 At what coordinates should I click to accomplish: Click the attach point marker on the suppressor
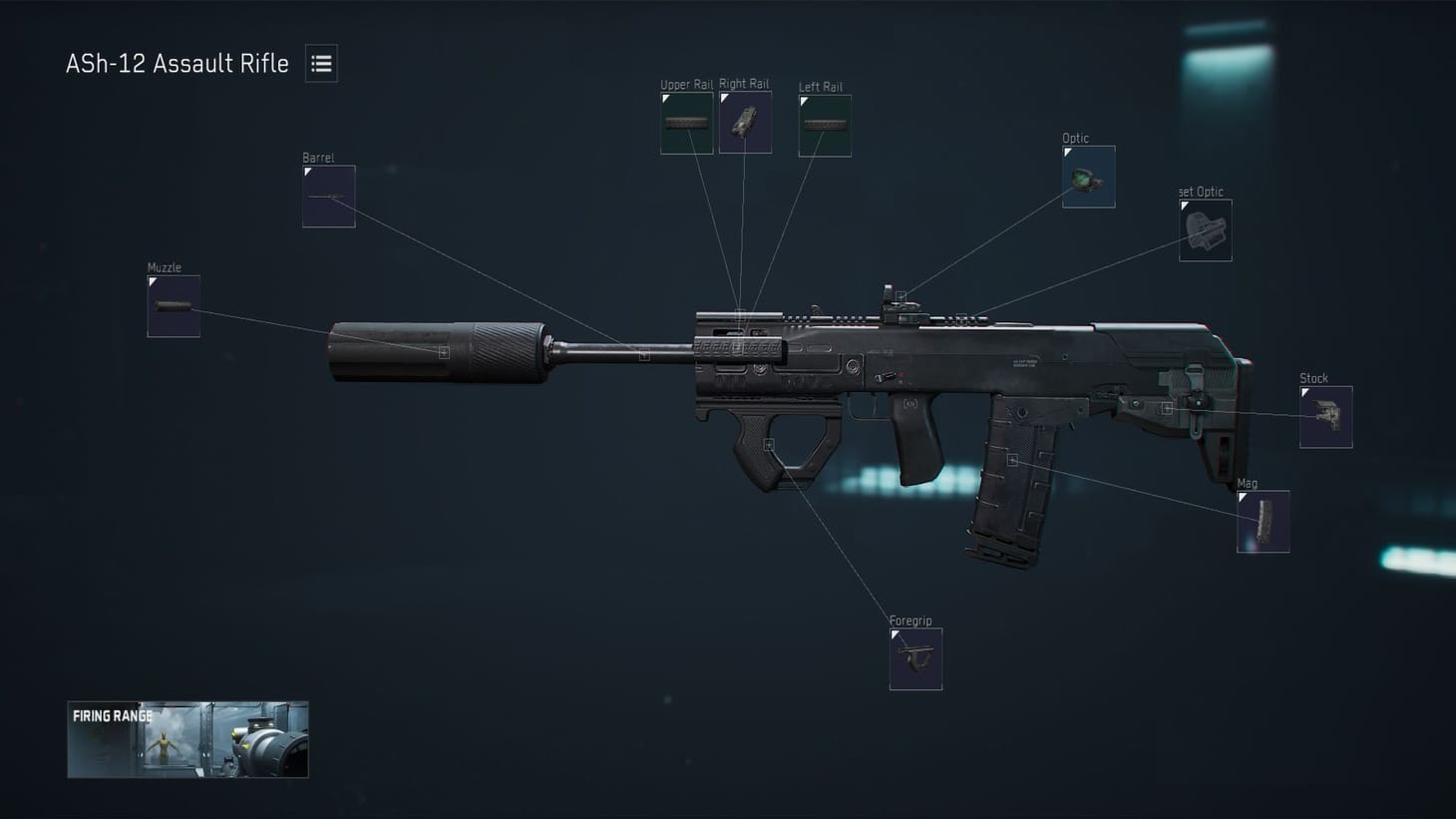coord(442,351)
